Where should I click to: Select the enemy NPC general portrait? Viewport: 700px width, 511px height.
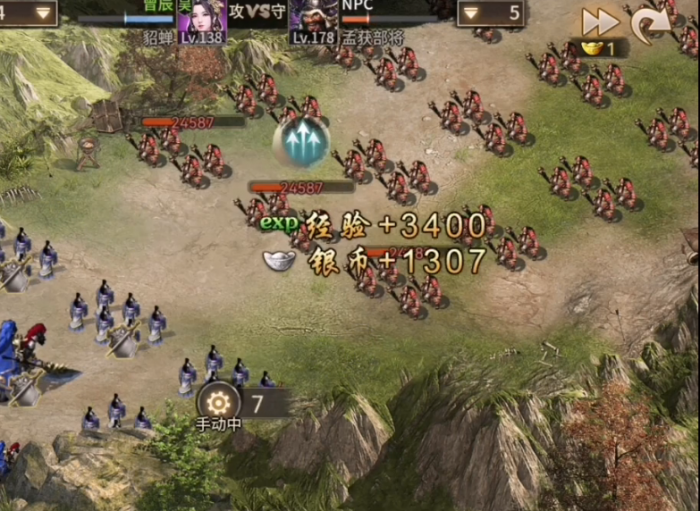[314, 21]
